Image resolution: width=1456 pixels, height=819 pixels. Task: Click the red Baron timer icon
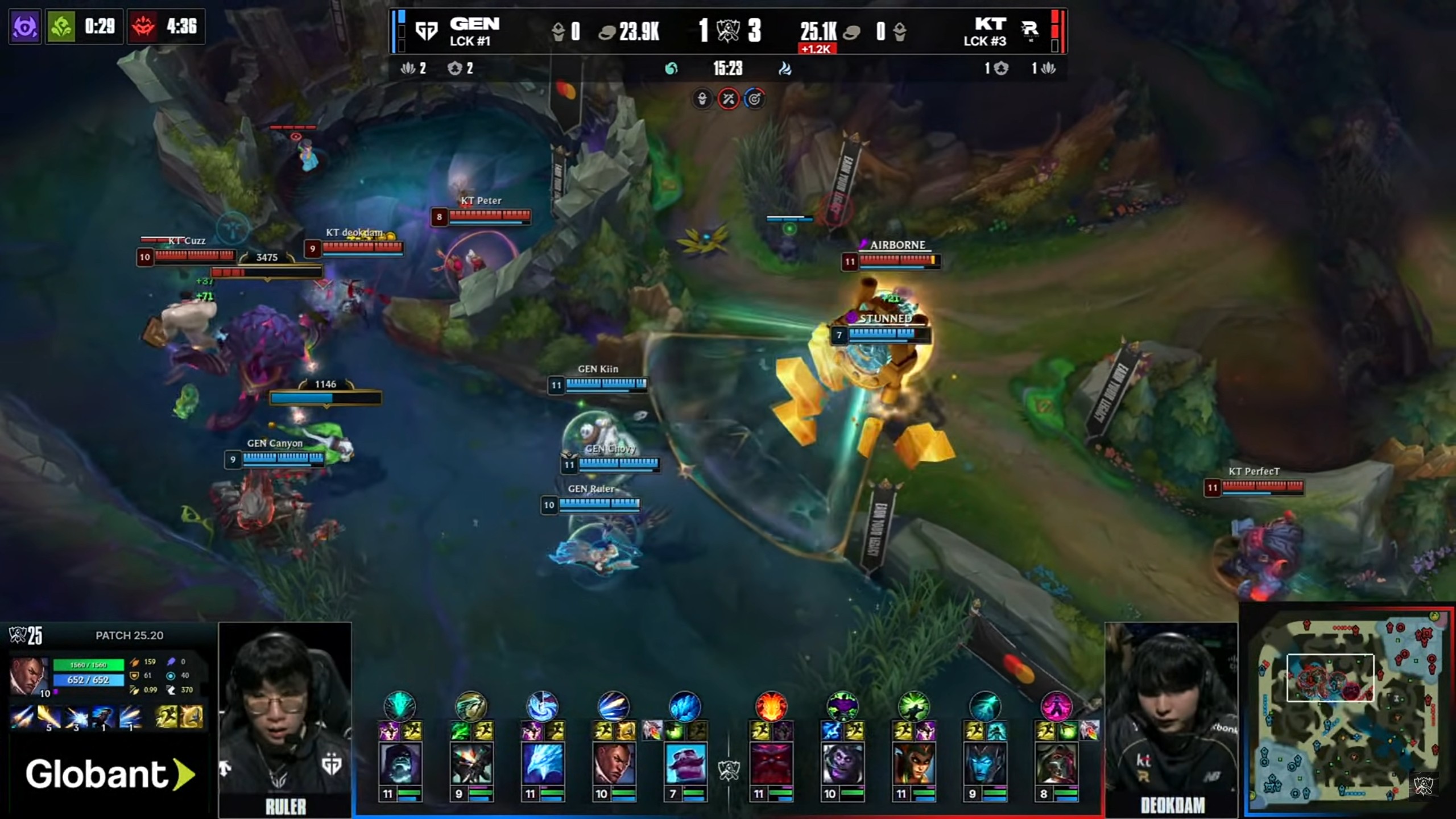143,26
